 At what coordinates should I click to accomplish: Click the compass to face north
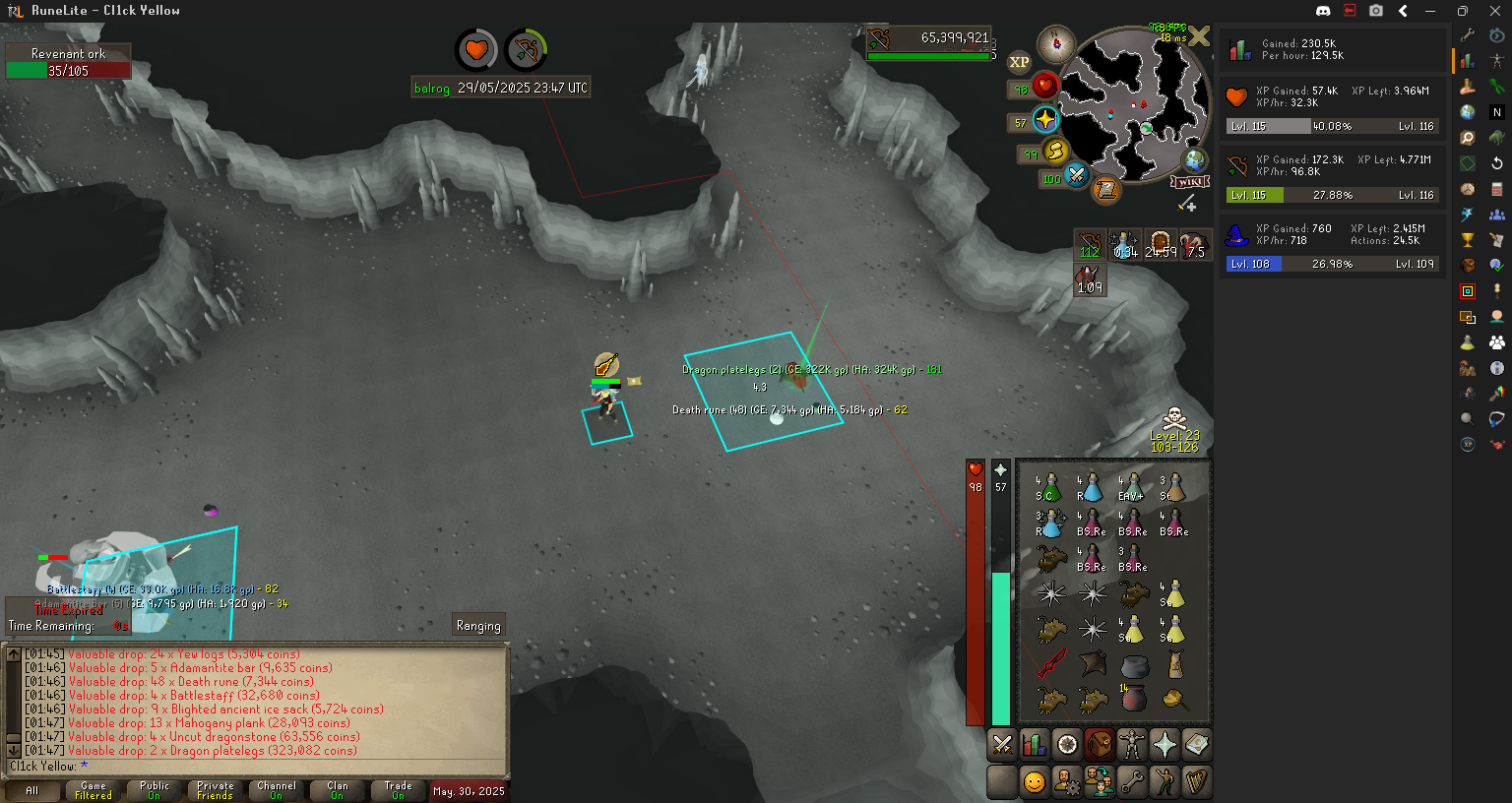tap(1056, 43)
